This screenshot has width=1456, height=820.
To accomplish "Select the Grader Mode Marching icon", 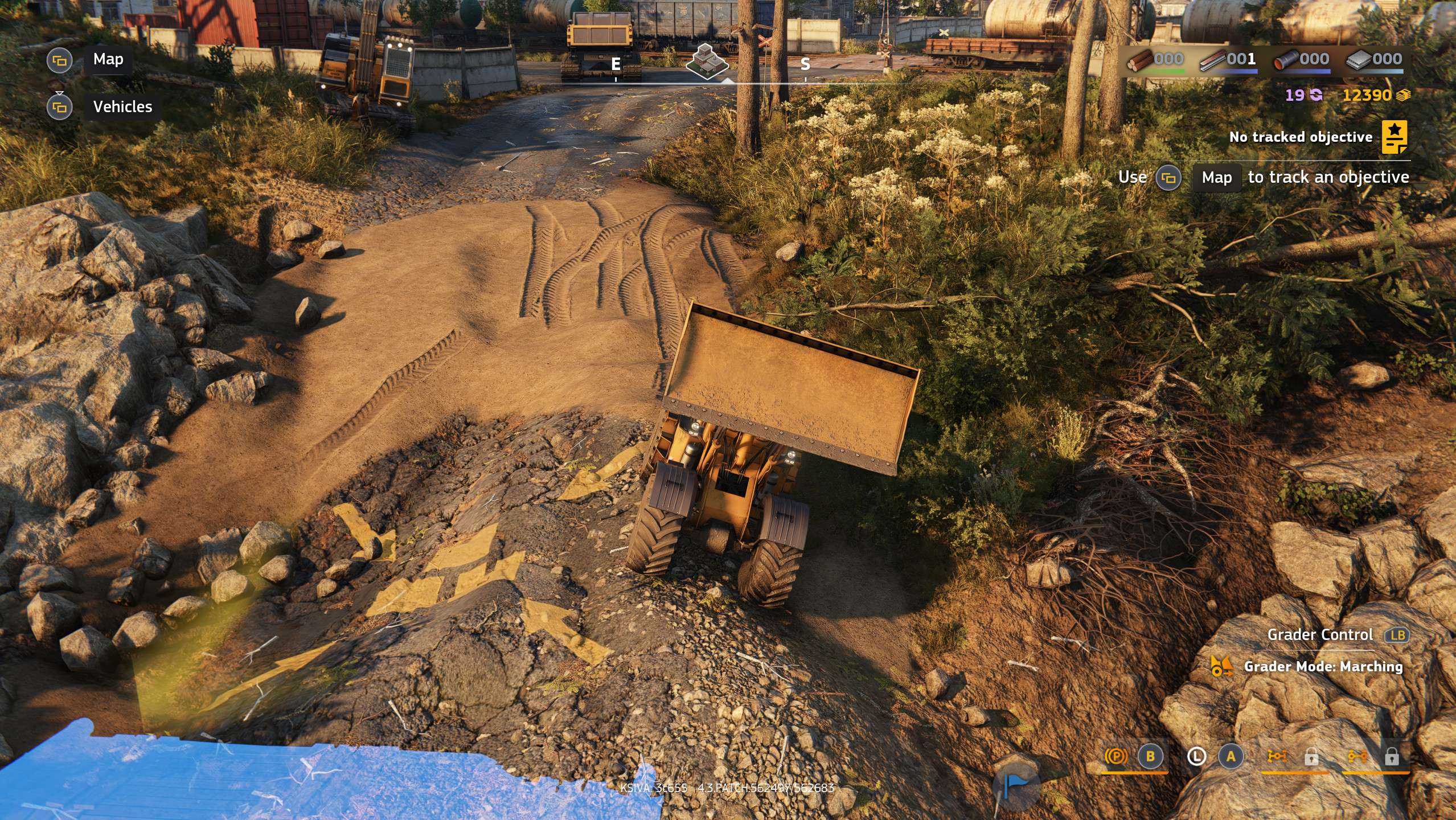I will pyautogui.click(x=1223, y=667).
